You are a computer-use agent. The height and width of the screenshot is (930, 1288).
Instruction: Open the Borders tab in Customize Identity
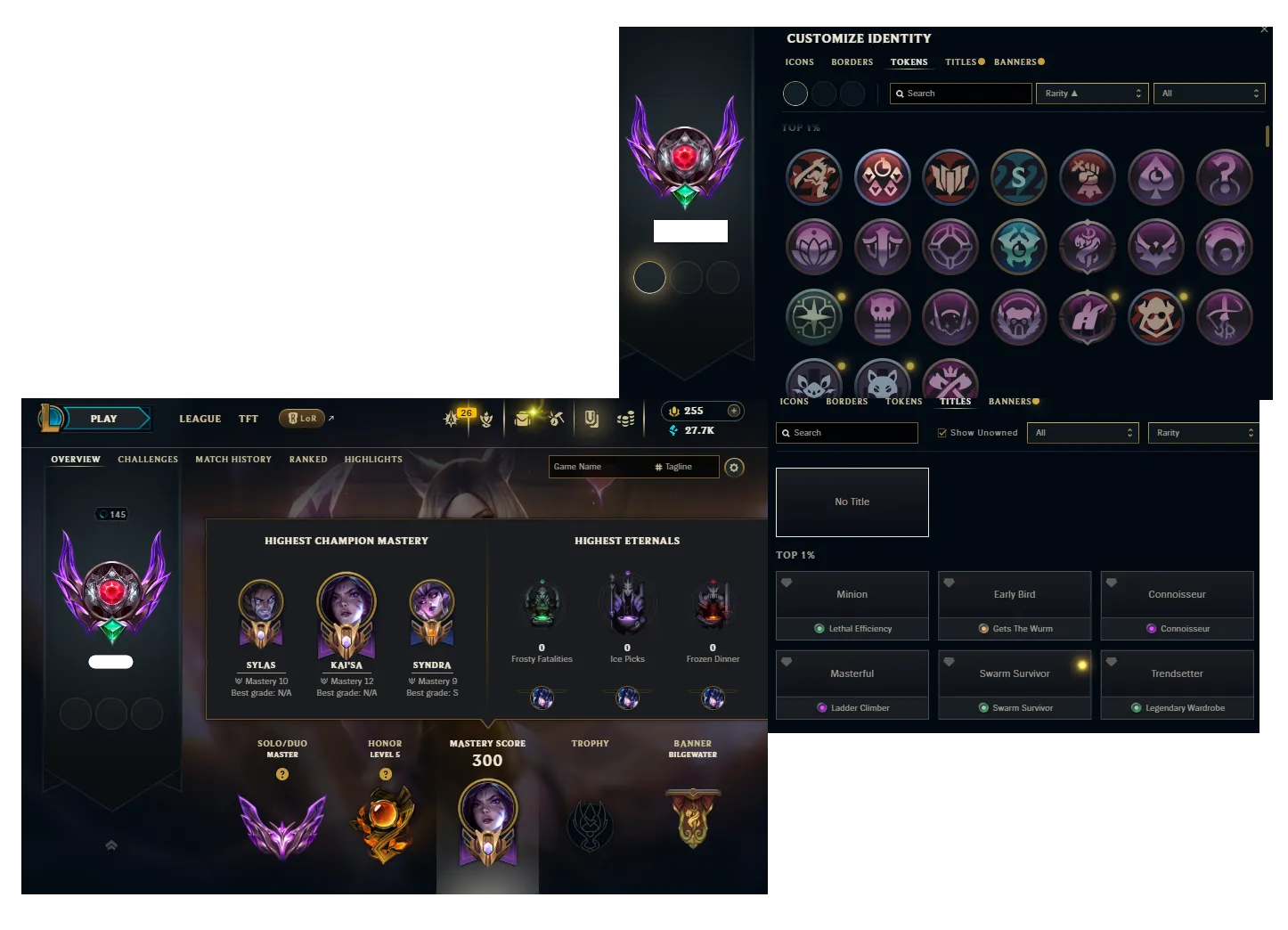[x=852, y=61]
